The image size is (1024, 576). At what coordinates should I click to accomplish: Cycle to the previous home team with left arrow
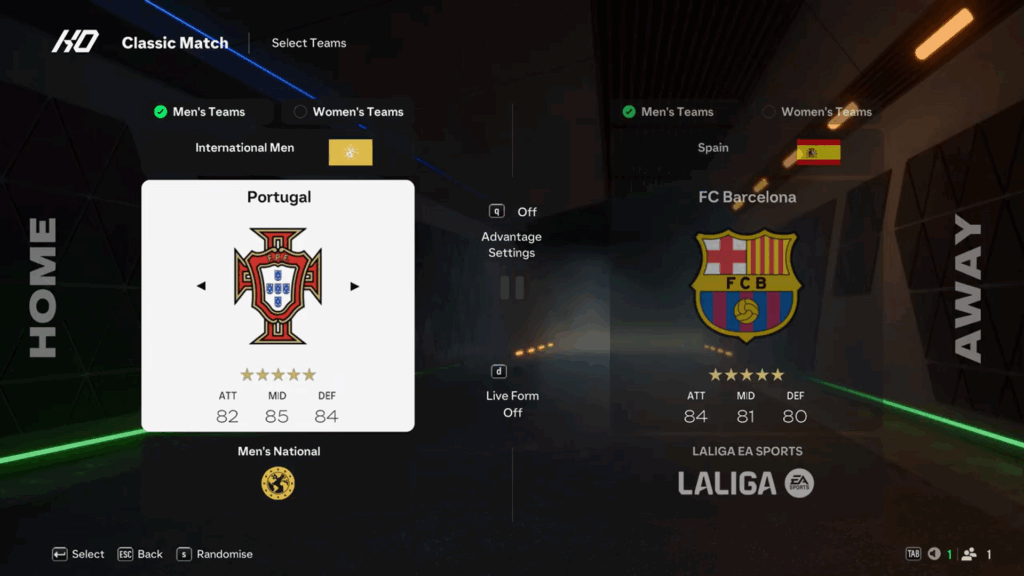tap(201, 286)
